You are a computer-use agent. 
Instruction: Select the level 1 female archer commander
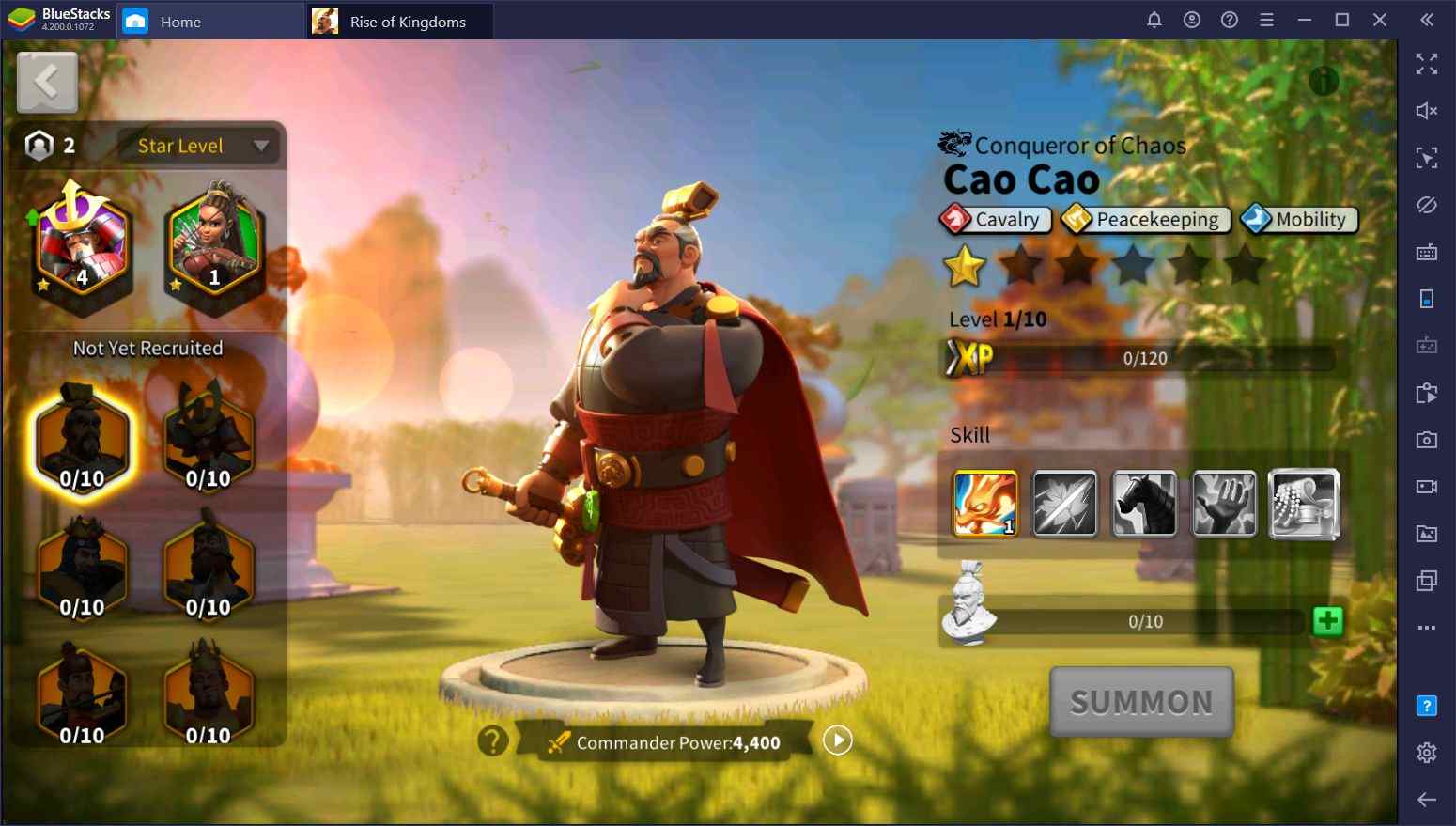[x=213, y=244]
